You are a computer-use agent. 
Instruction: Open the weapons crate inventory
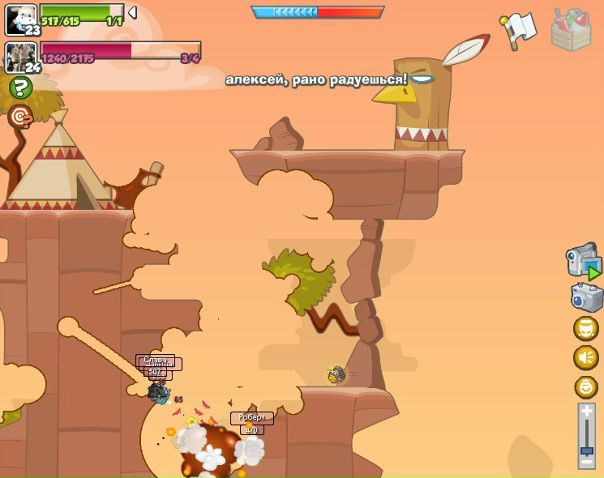click(572, 29)
